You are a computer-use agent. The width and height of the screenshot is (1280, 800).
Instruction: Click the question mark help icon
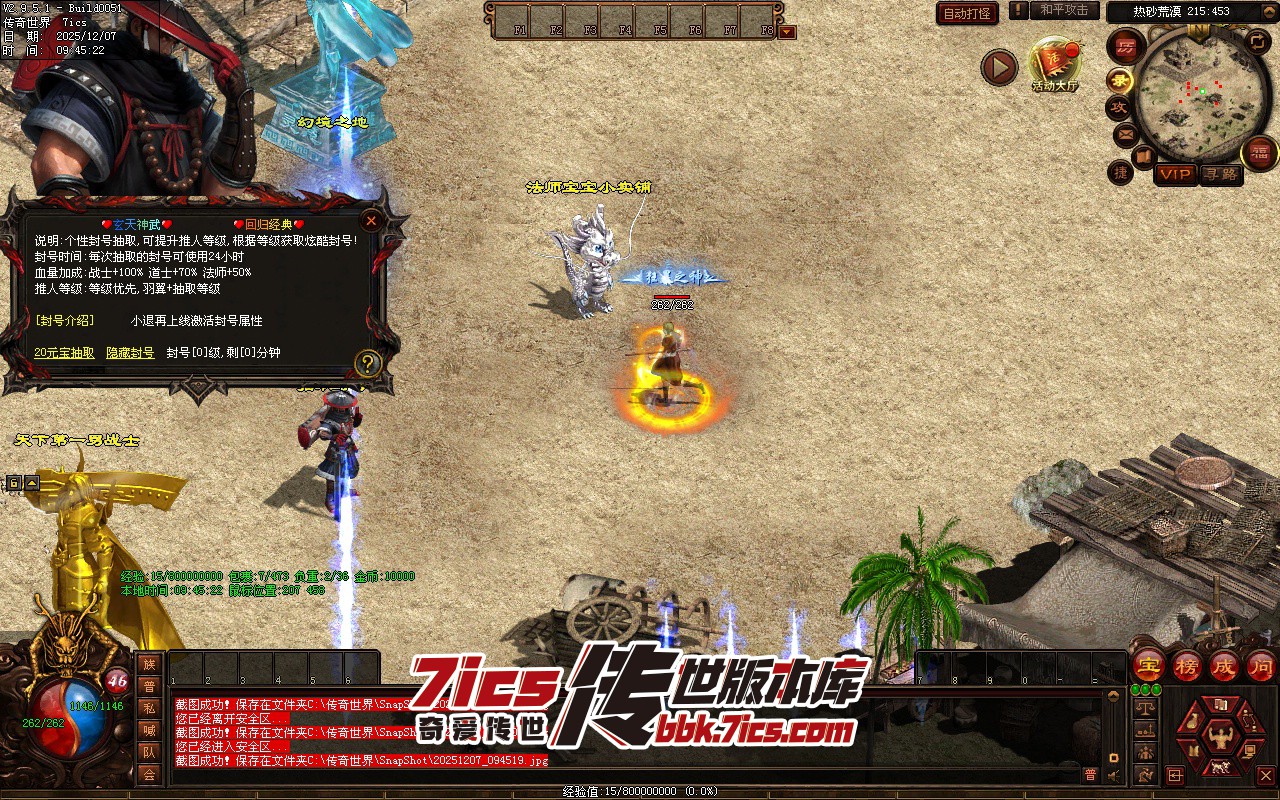coord(368,363)
